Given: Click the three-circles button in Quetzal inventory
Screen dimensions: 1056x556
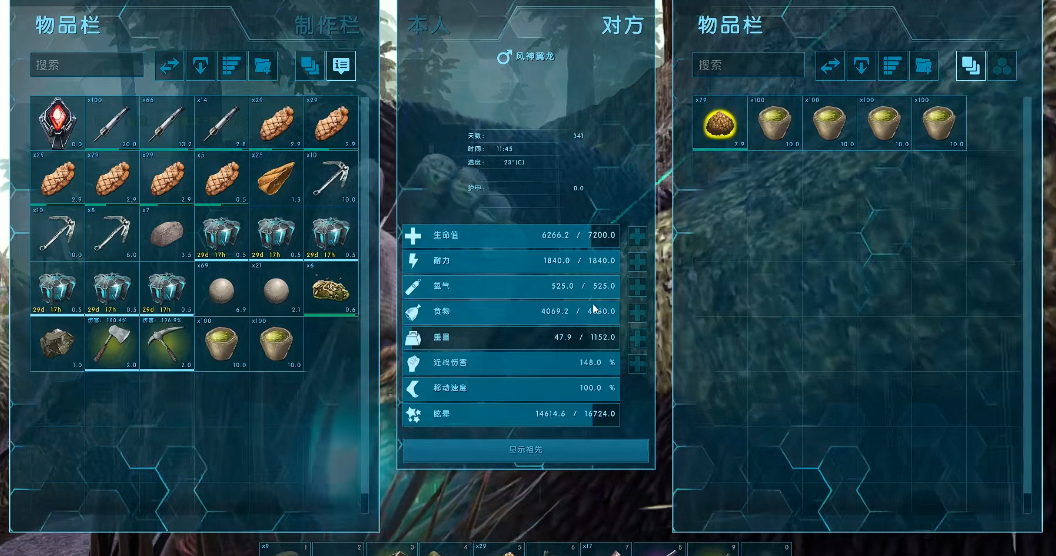Looking at the screenshot, I should pos(1002,66).
